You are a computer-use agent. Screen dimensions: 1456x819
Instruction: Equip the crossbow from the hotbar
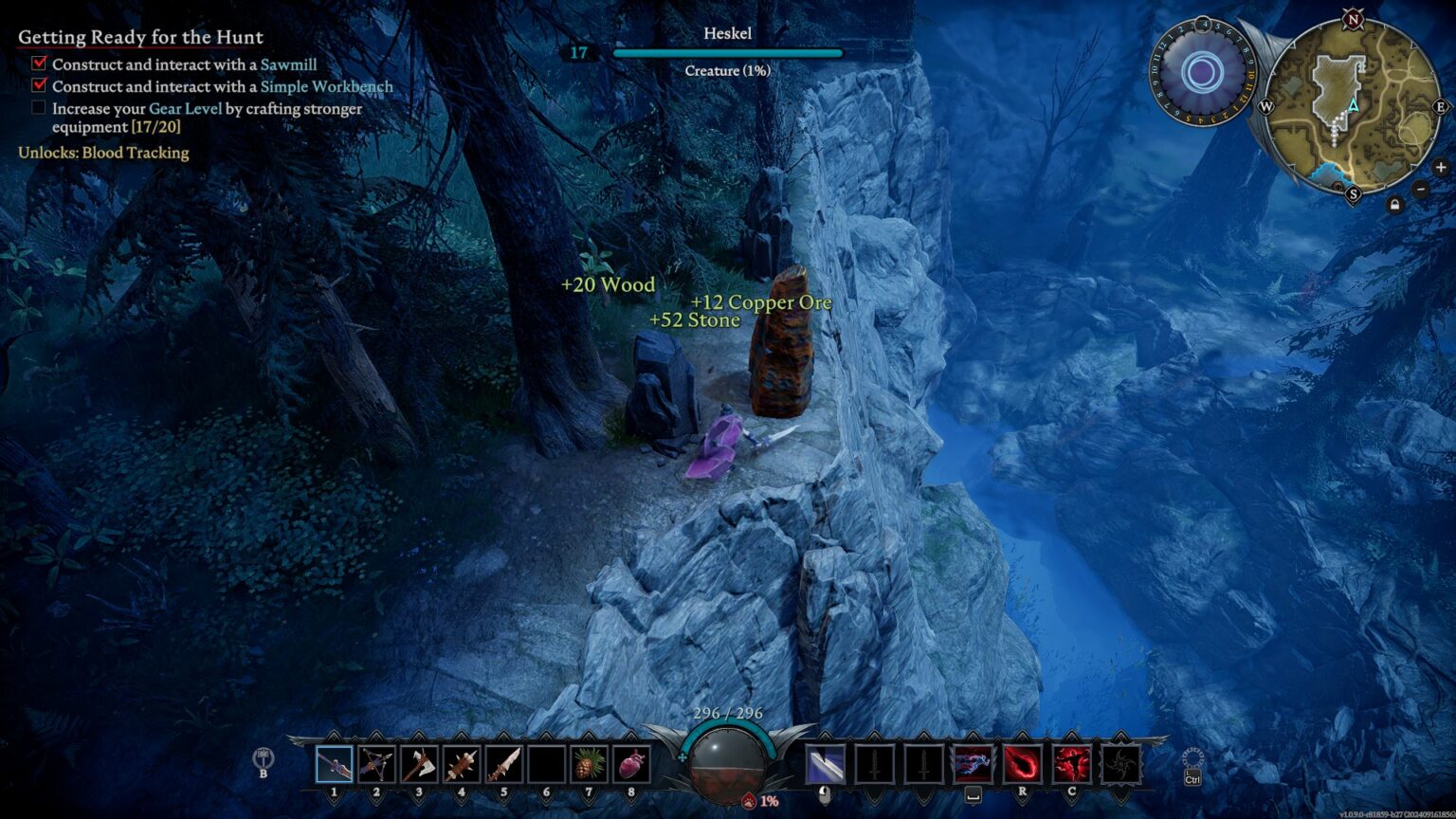376,764
